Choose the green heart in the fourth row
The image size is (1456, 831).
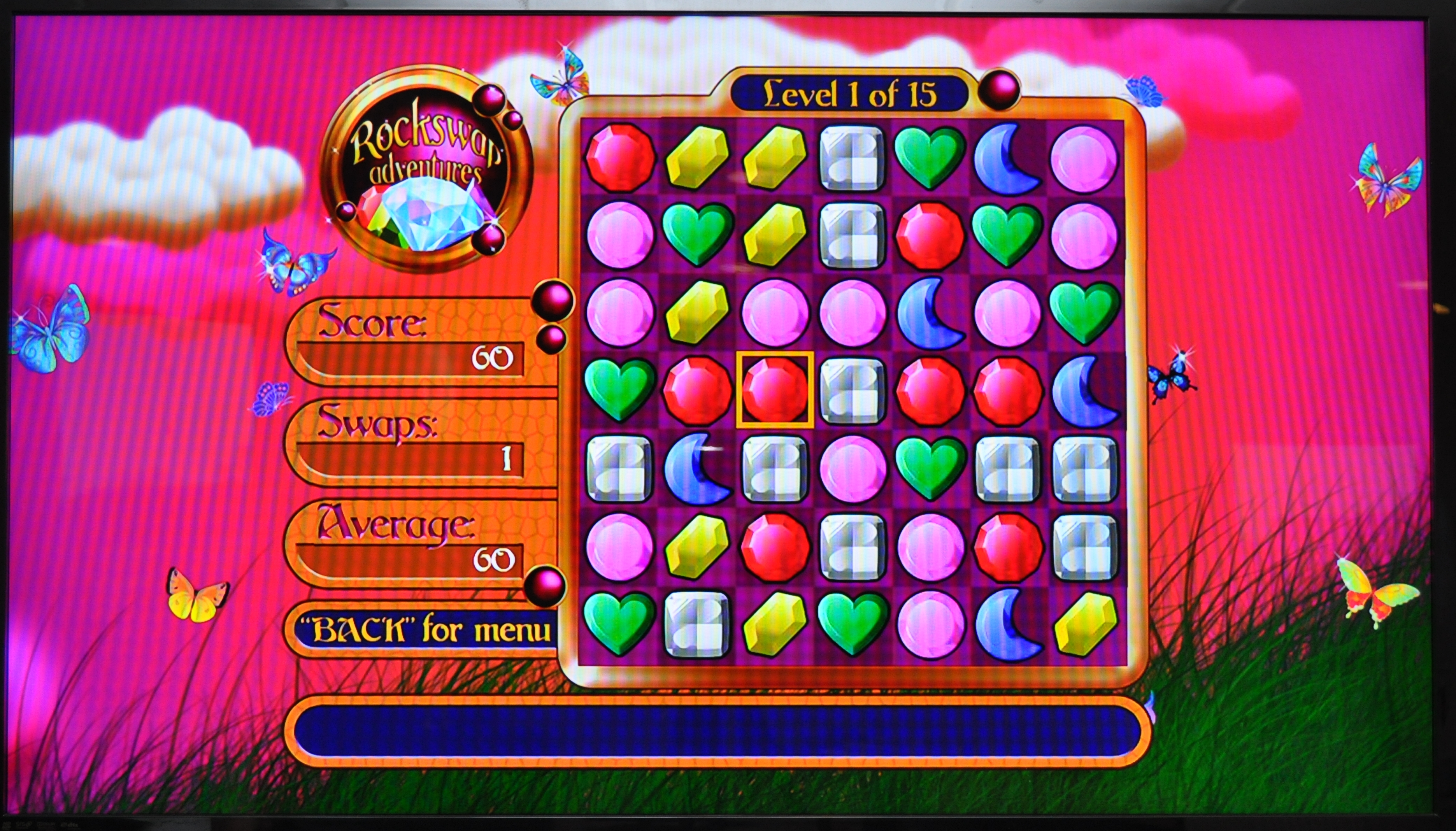620,390
